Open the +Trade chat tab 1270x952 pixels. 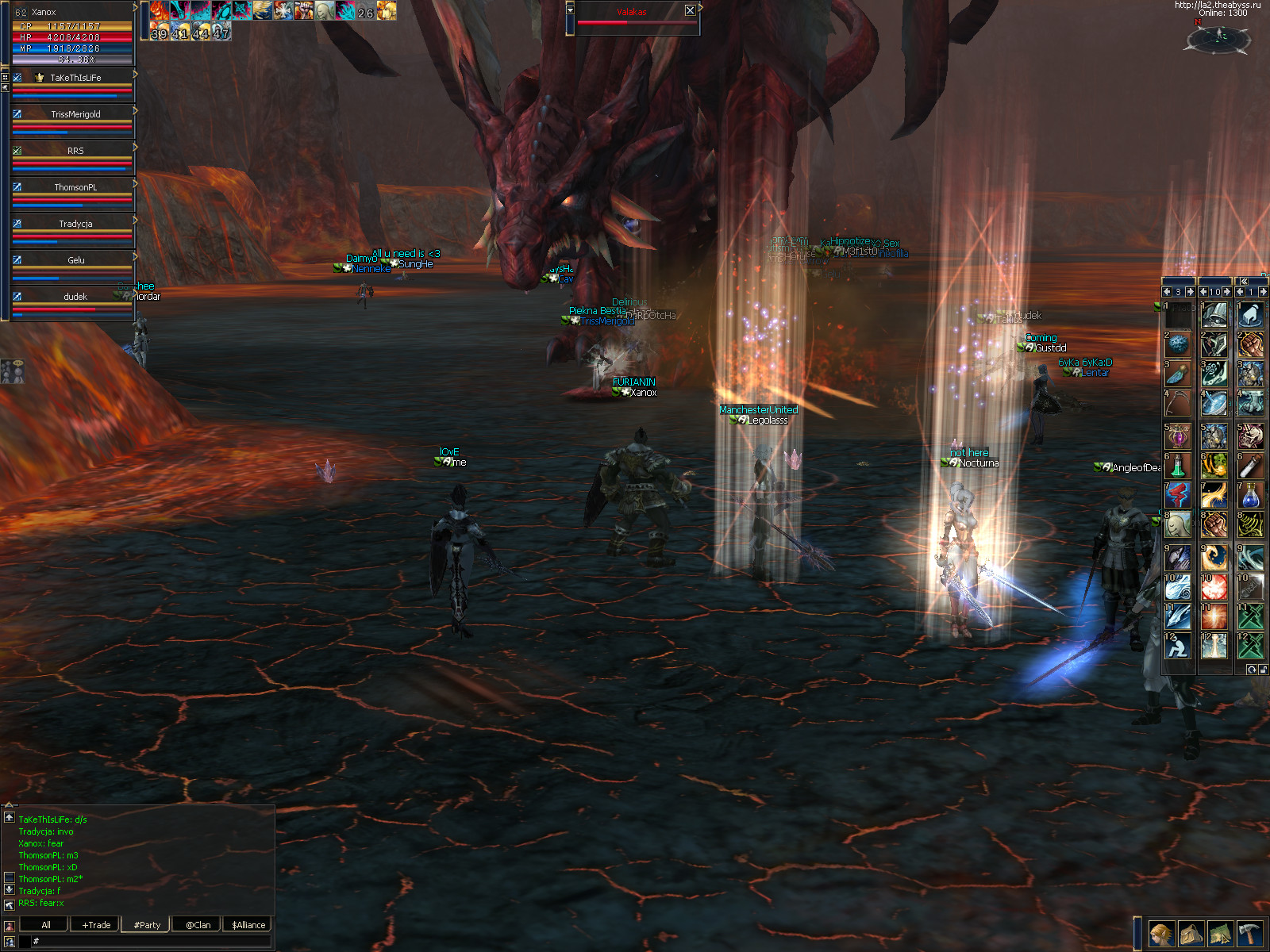click(96, 924)
